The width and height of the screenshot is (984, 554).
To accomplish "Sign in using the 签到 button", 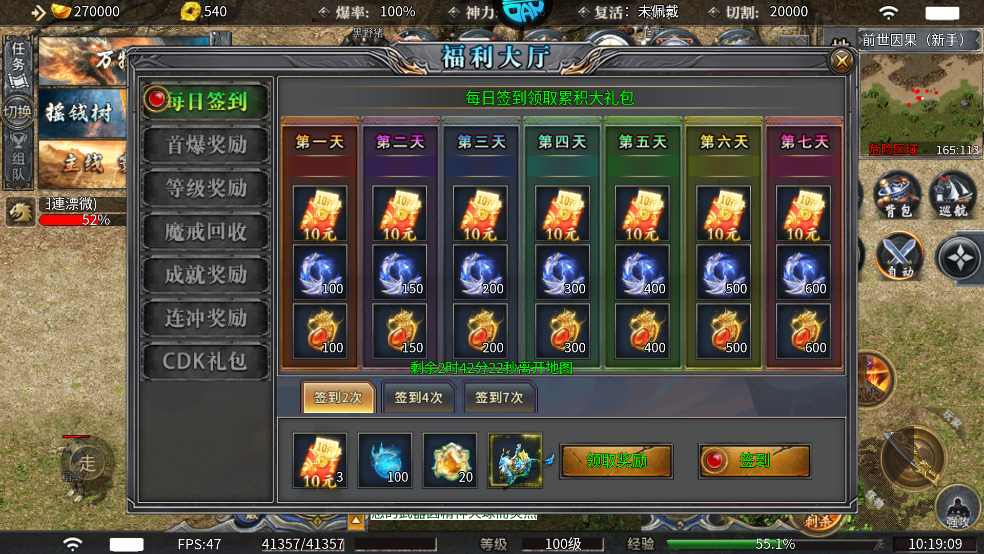I will tap(754, 461).
